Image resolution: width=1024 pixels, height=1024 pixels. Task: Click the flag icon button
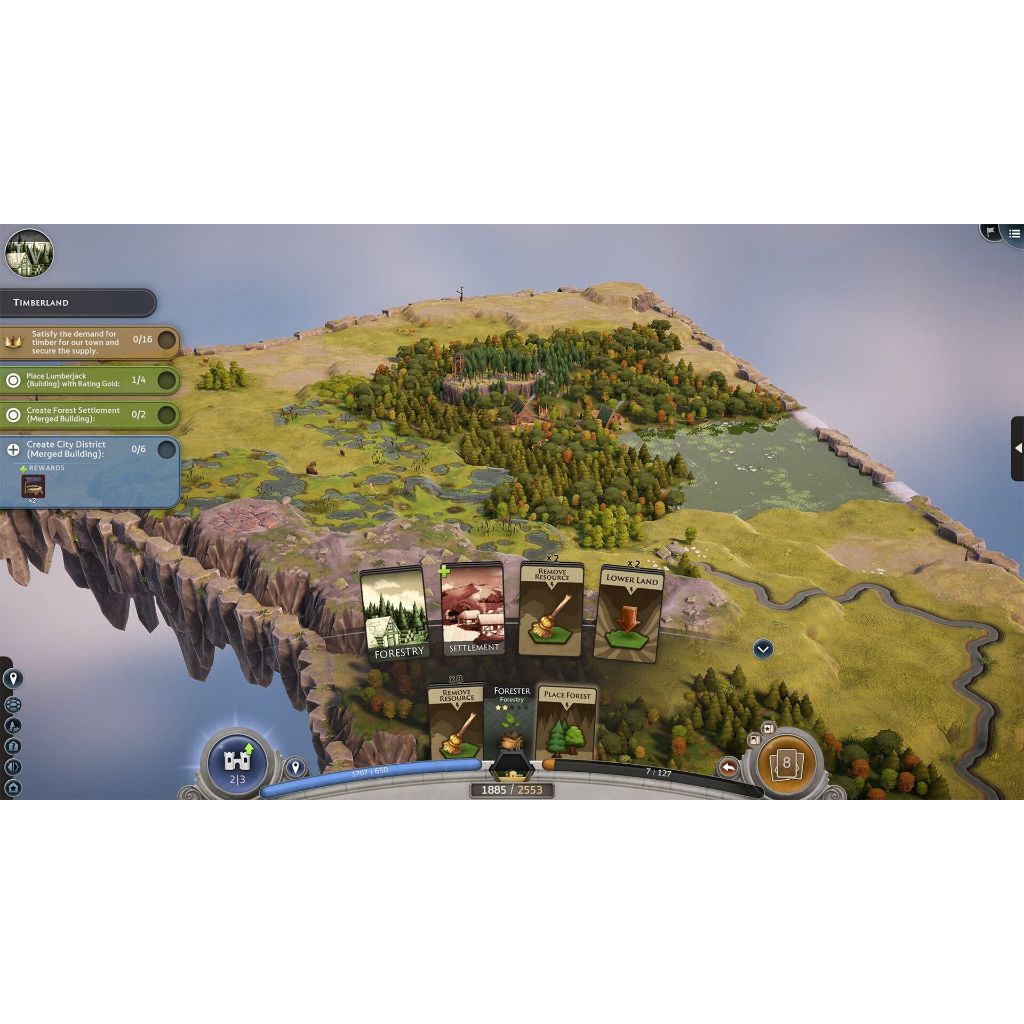point(991,231)
